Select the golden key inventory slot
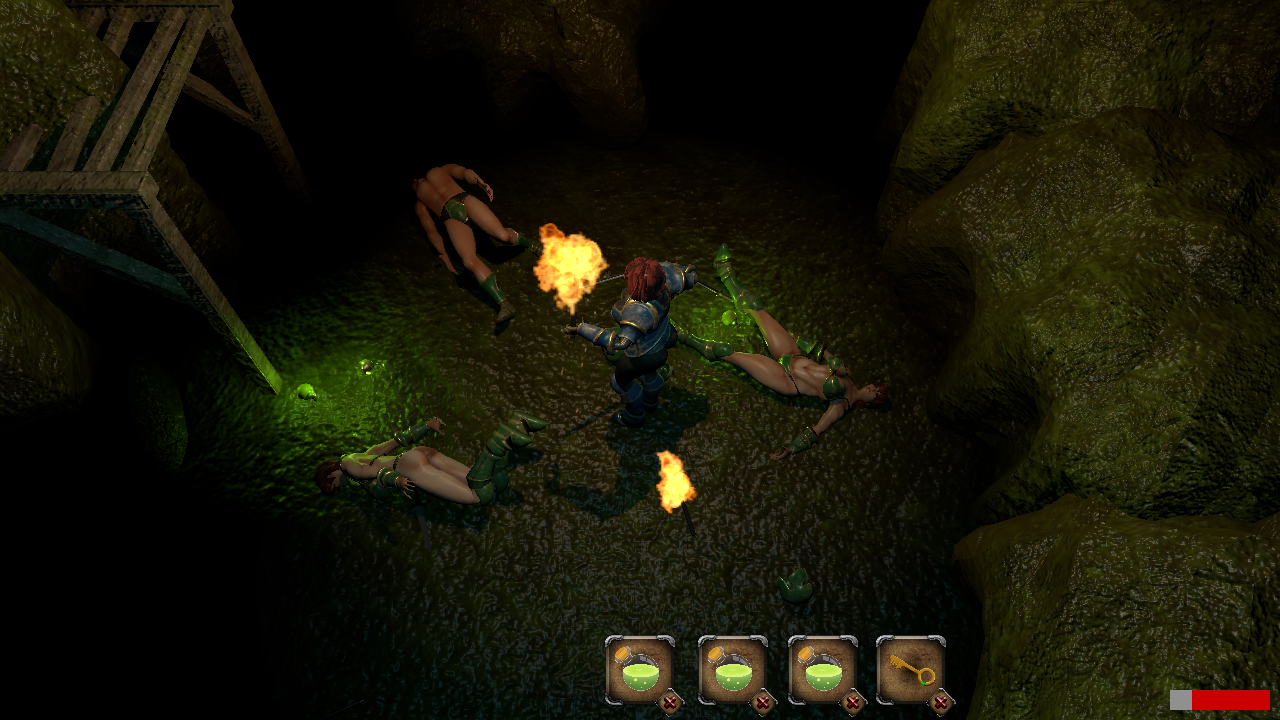 point(910,669)
